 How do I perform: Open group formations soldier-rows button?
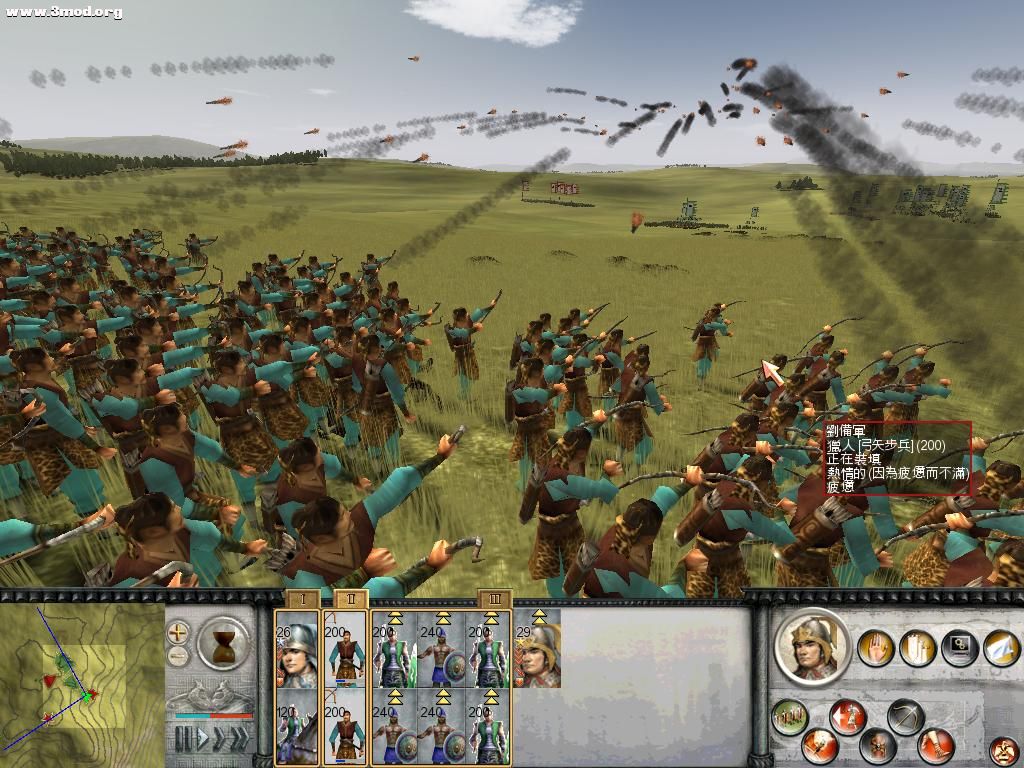coord(790,716)
